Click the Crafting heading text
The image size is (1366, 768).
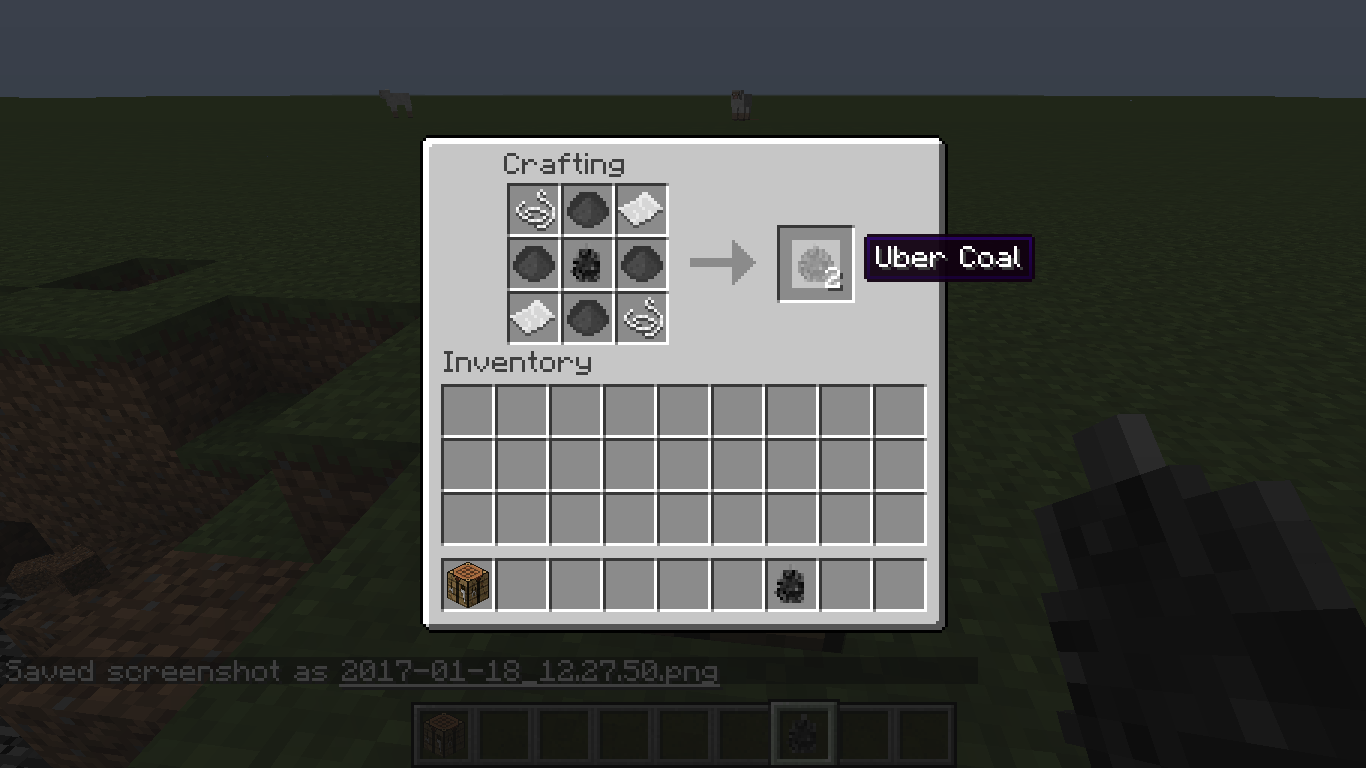click(x=566, y=164)
